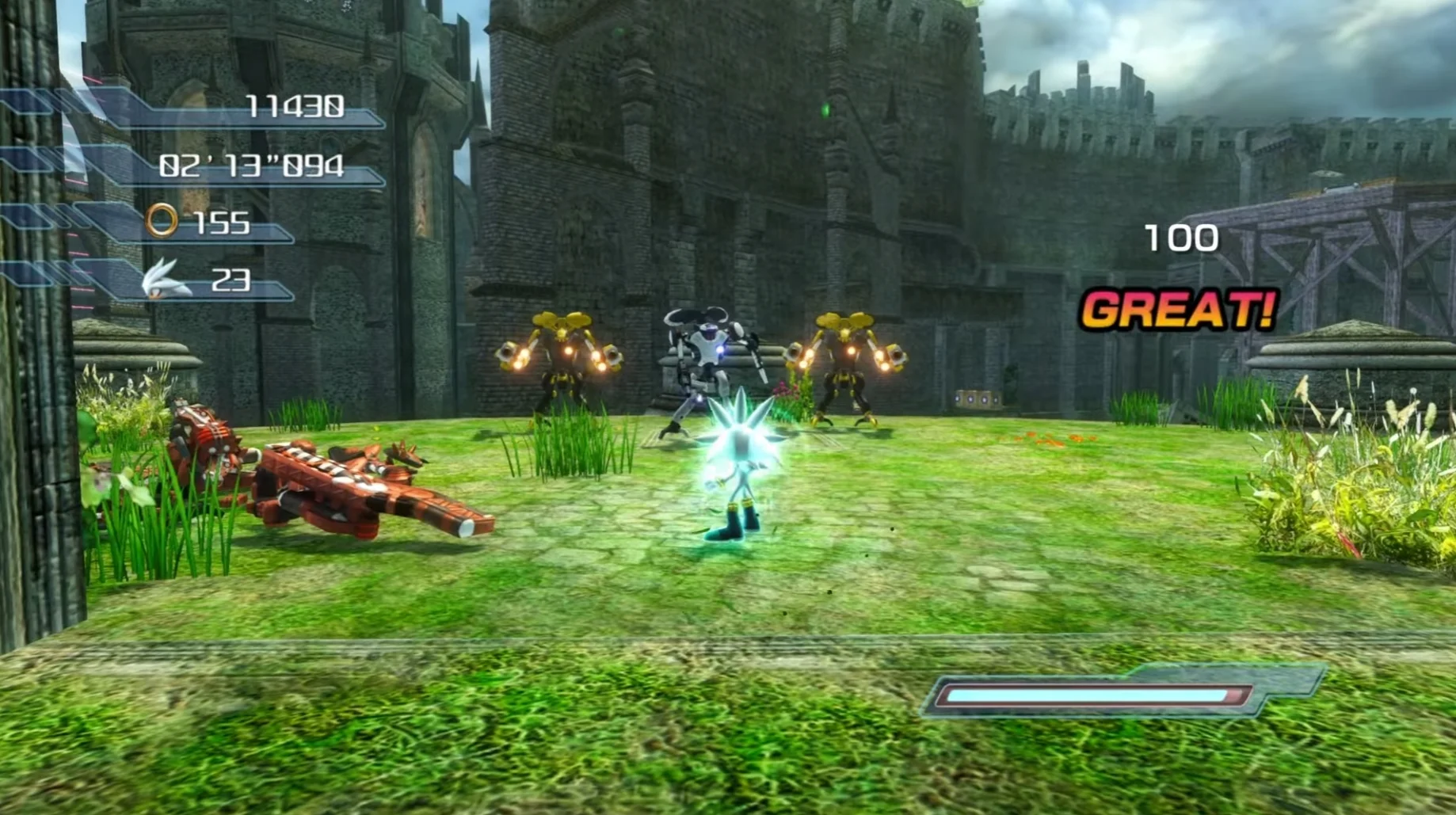Image resolution: width=1456 pixels, height=815 pixels.
Task: Click the gold ring counter icon
Action: click(162, 220)
